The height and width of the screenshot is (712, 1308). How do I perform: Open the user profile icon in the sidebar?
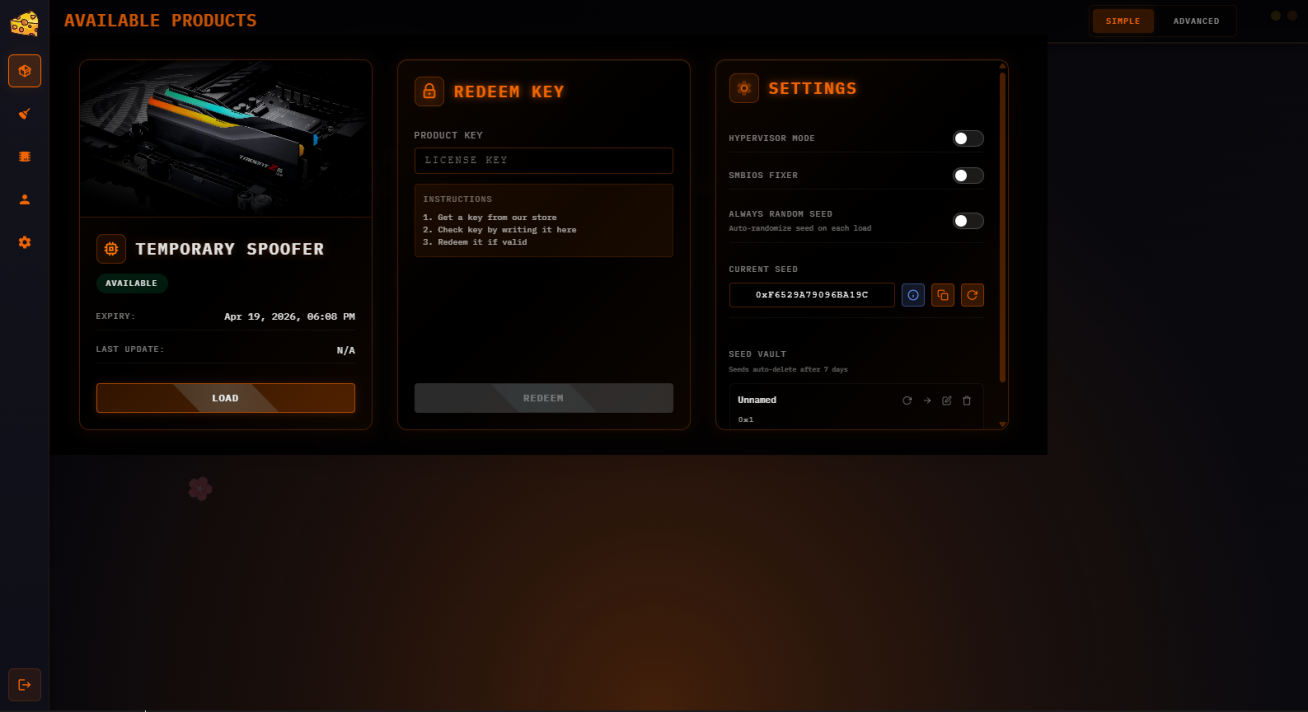[24, 199]
